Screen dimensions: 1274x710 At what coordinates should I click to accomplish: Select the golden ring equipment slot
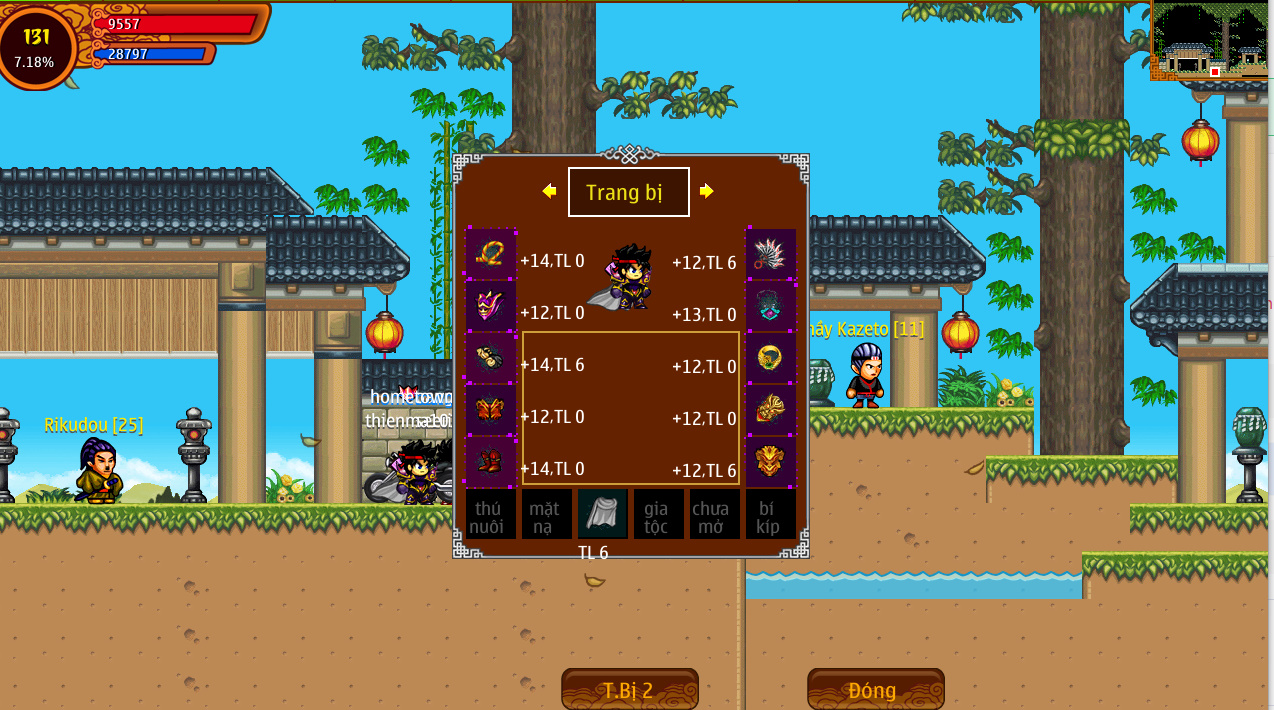771,358
